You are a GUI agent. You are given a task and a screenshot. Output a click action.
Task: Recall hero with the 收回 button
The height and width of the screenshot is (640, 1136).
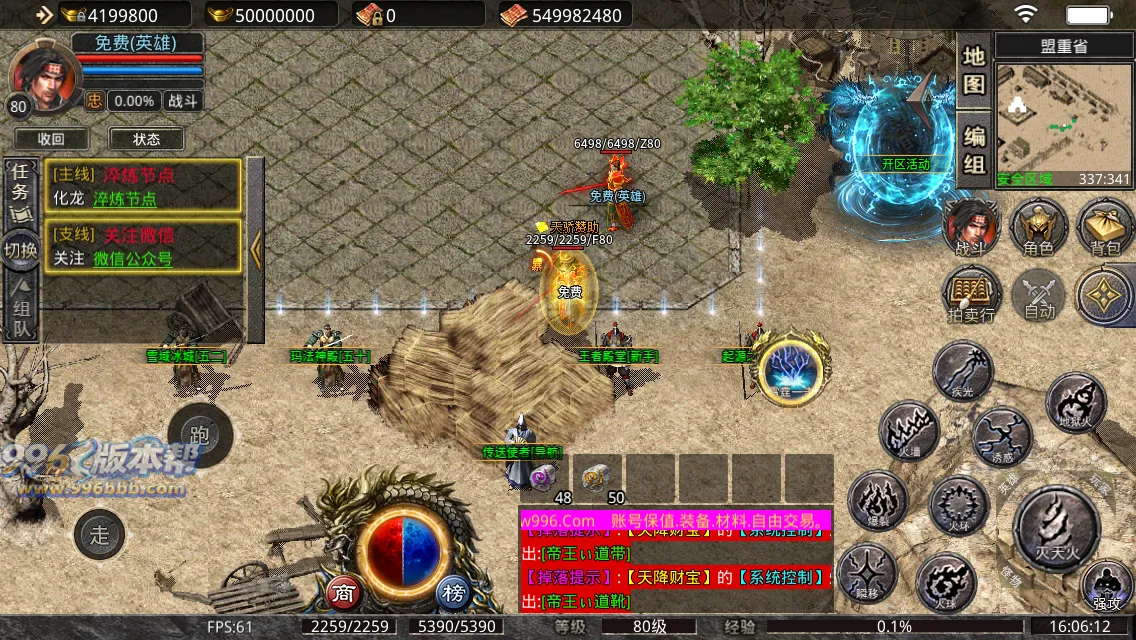click(x=51, y=139)
